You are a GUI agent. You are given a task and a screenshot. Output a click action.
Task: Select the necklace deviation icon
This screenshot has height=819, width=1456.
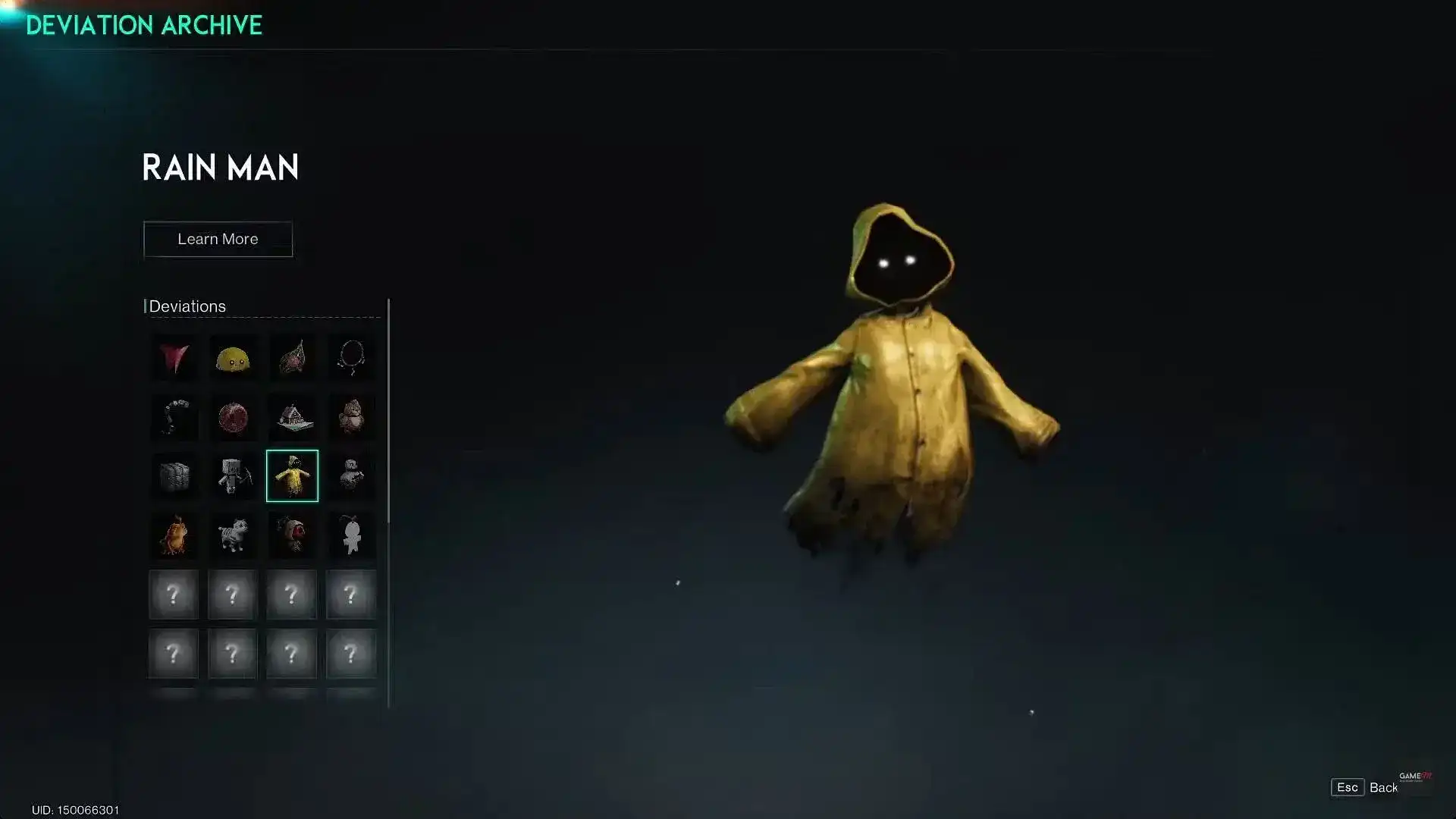pyautogui.click(x=351, y=356)
